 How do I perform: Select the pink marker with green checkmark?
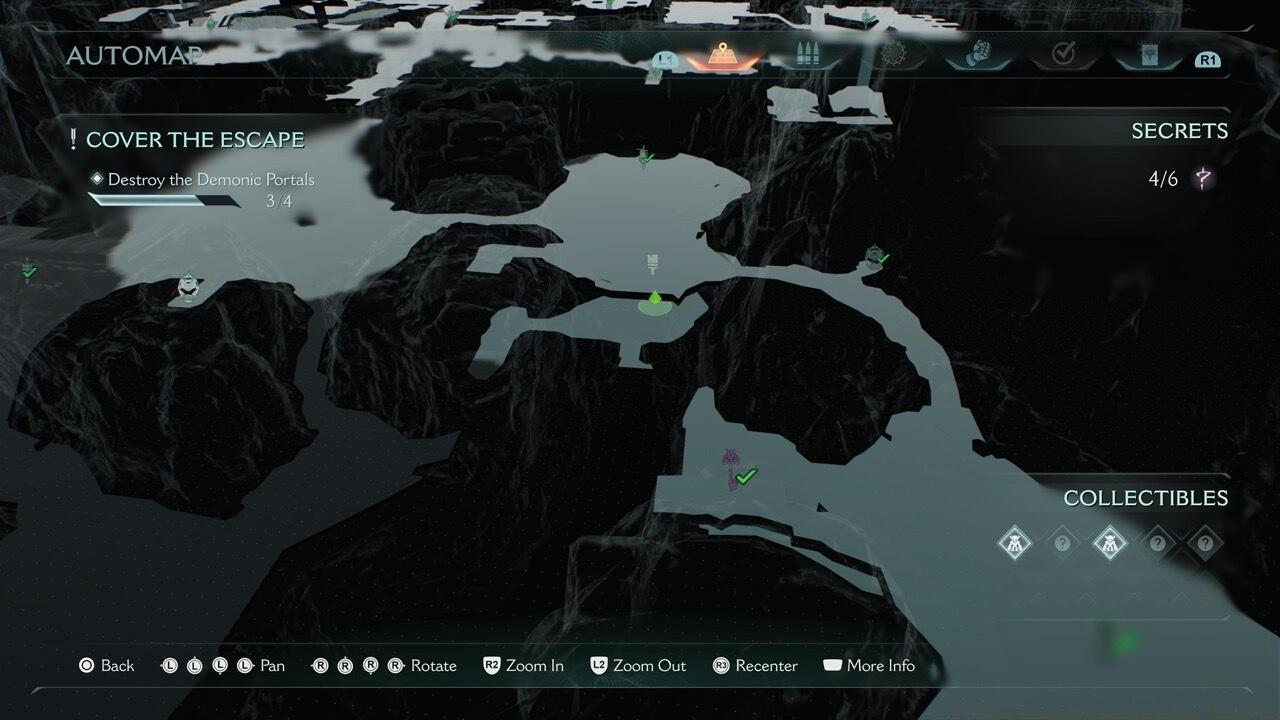733,468
